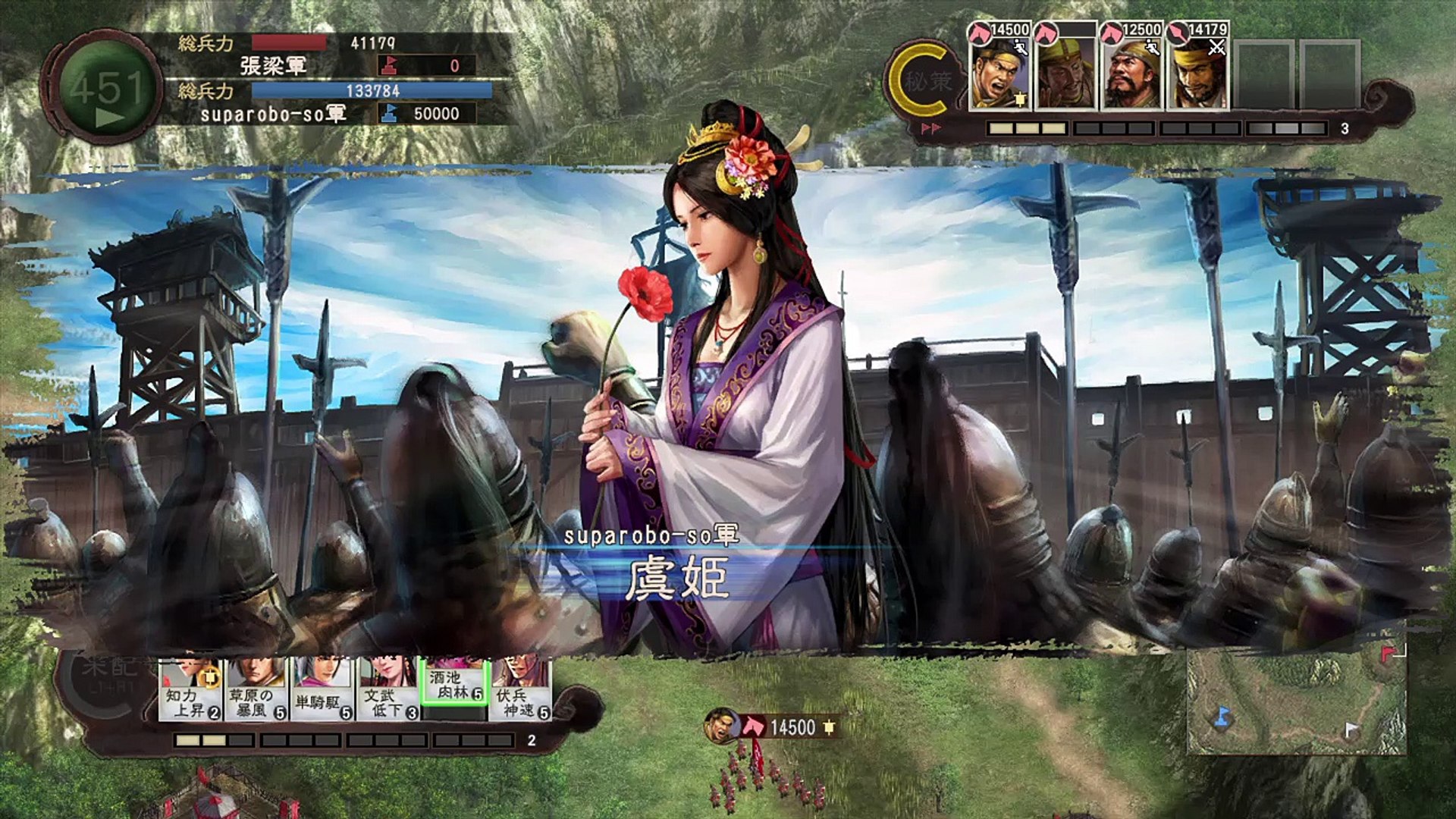Click the red flag on the minimap
This screenshot has height=819, width=1456.
[x=1388, y=653]
